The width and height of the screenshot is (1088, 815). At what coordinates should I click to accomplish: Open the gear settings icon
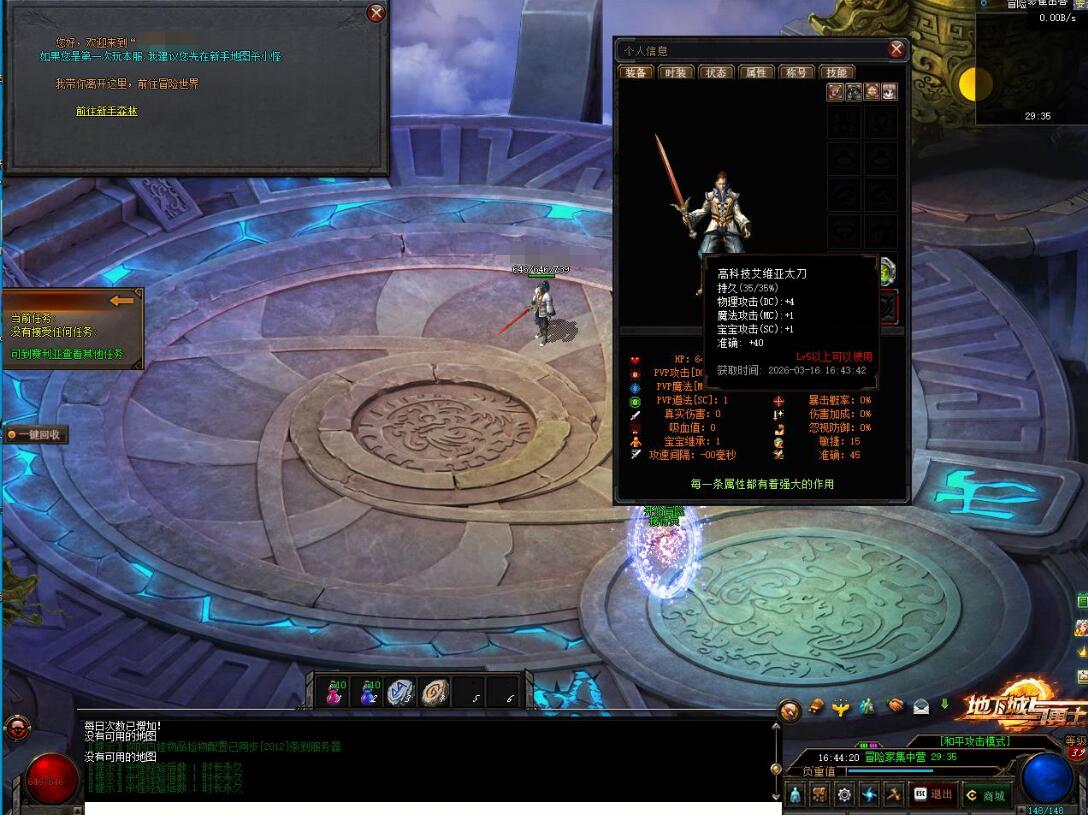[x=844, y=795]
